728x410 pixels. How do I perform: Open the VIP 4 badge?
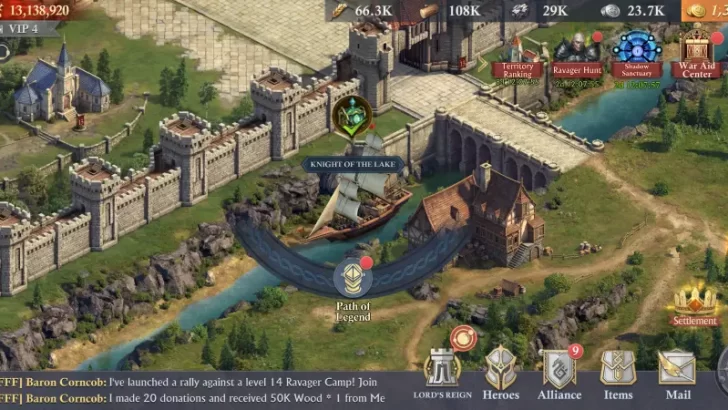pos(22,29)
